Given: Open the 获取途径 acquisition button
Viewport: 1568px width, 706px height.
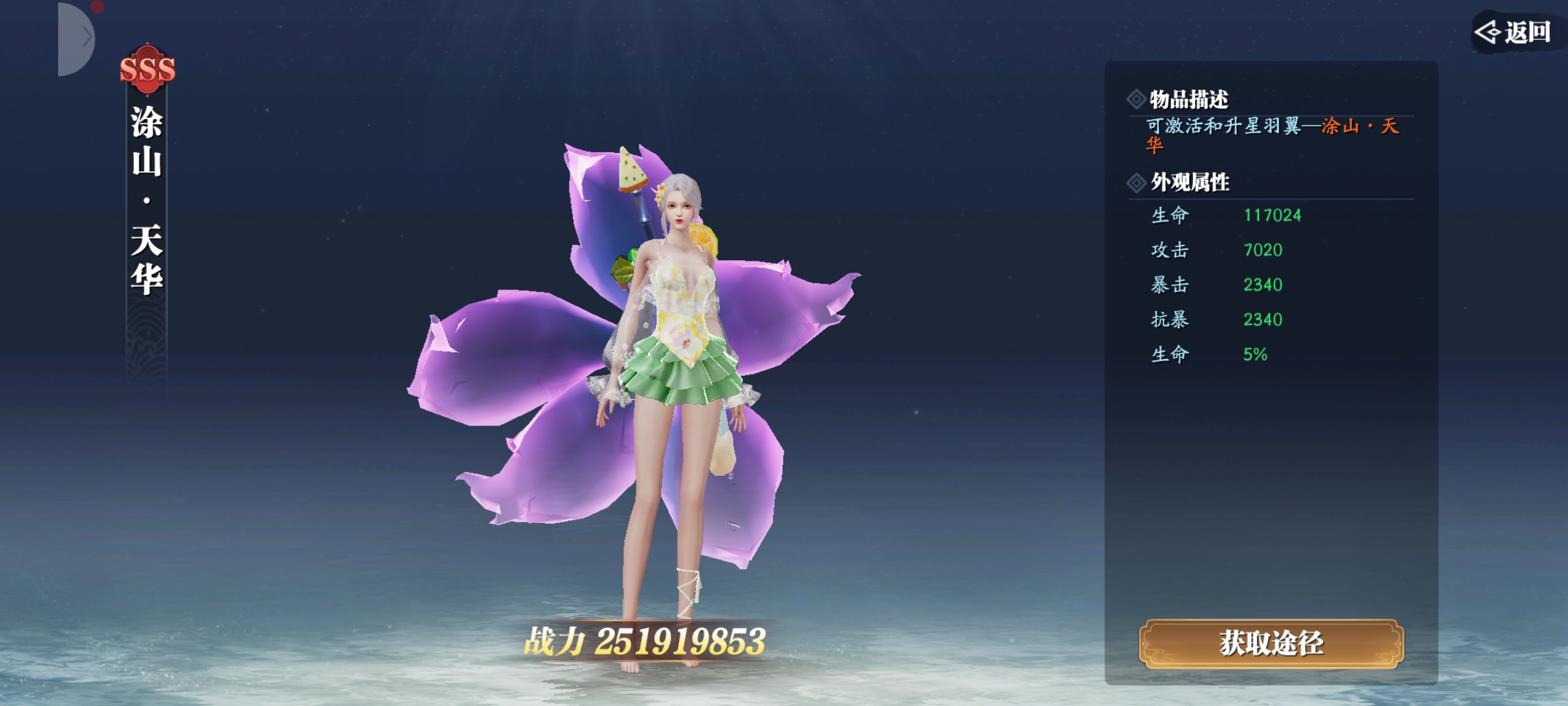Looking at the screenshot, I should click(x=1271, y=643).
